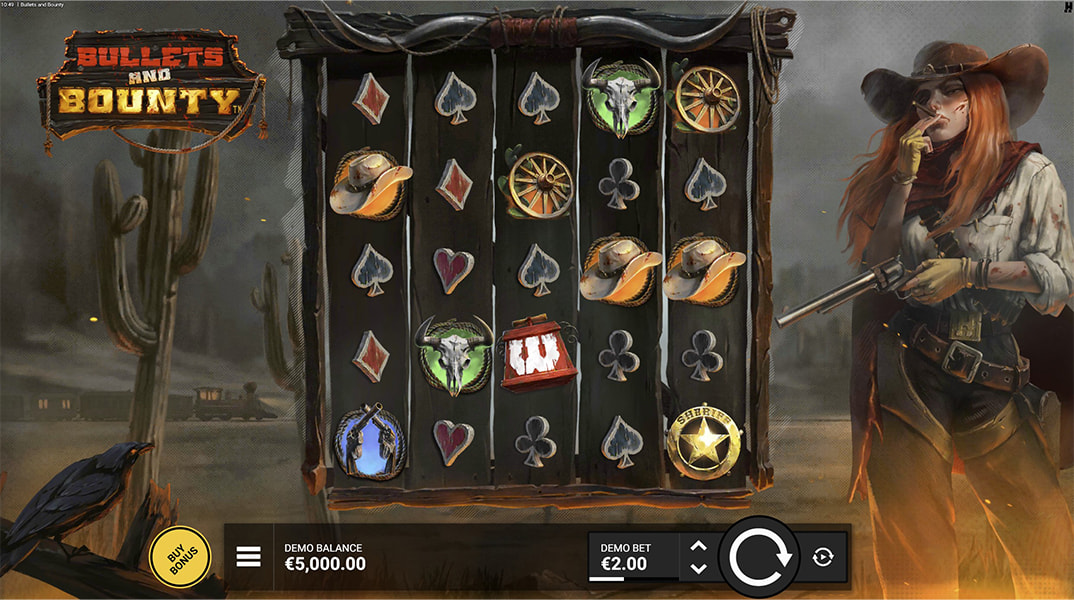Activate the autoplay button
This screenshot has height=600, width=1074.
(823, 557)
